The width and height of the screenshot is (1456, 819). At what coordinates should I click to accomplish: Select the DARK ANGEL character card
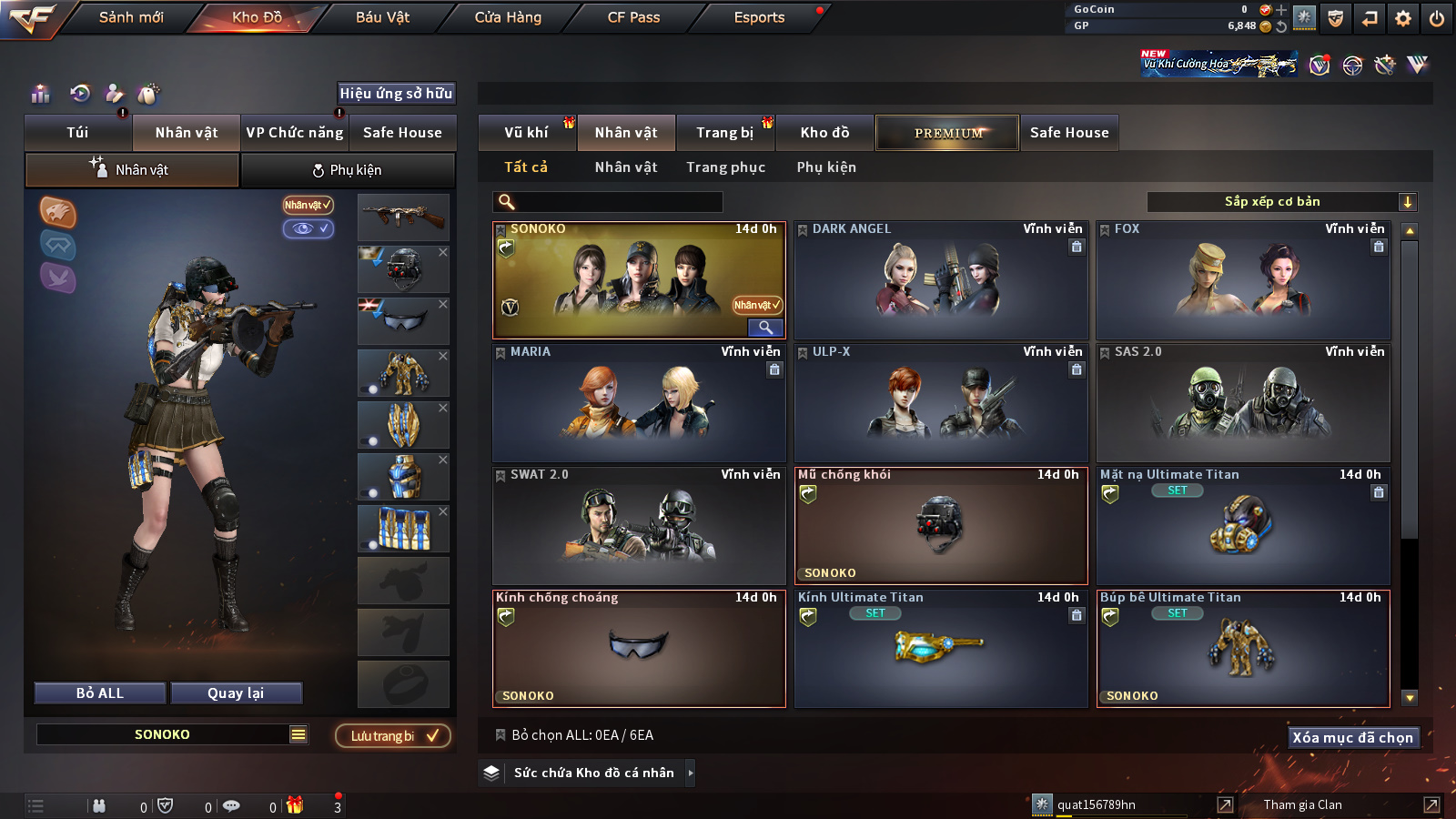941,280
